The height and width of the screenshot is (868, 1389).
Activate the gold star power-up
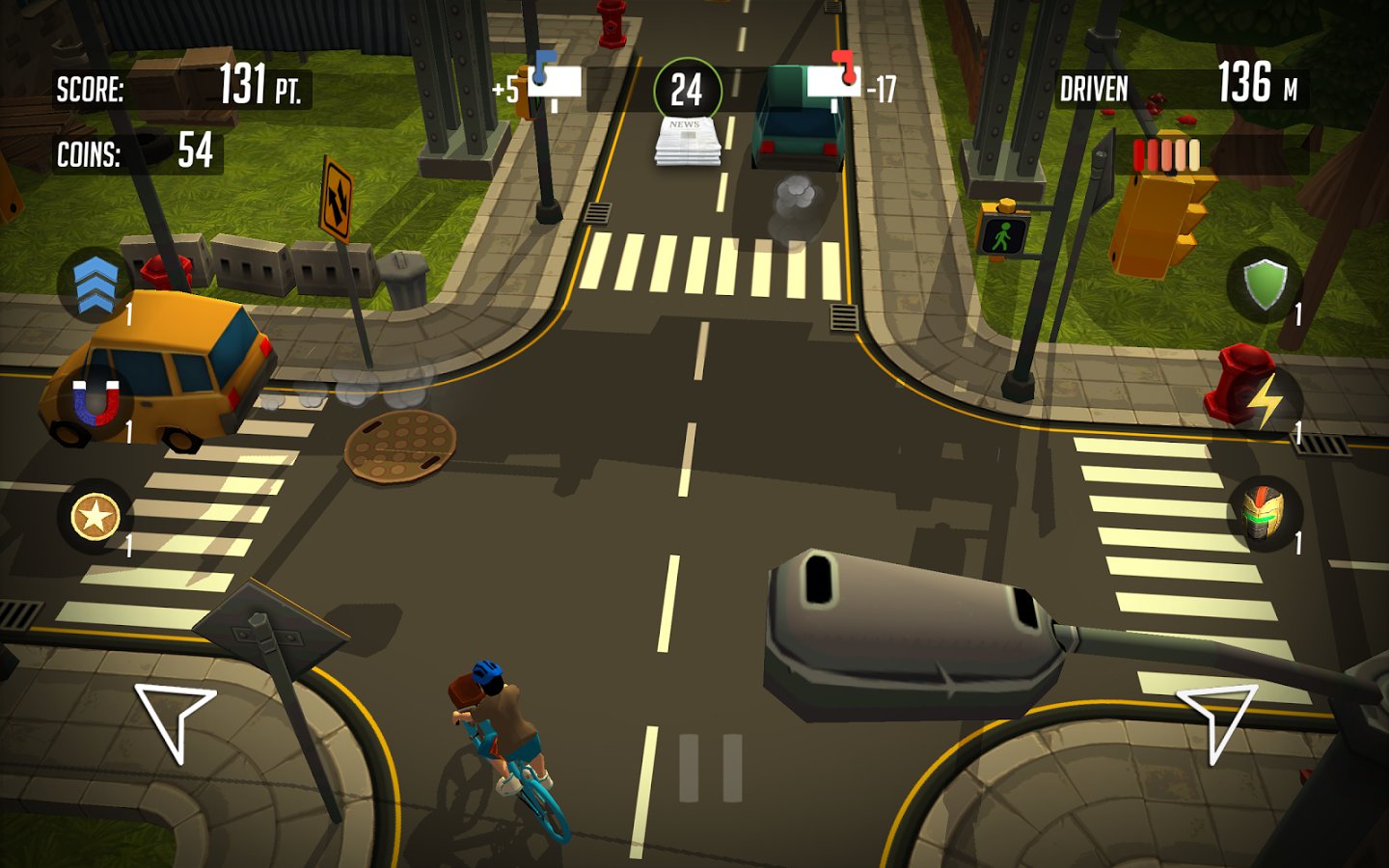tap(95, 517)
